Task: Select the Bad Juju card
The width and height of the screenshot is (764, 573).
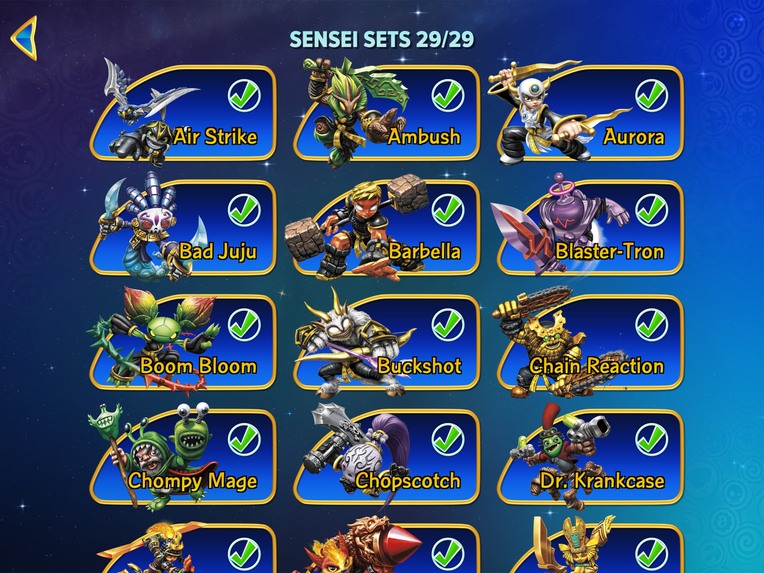Action: tap(185, 228)
